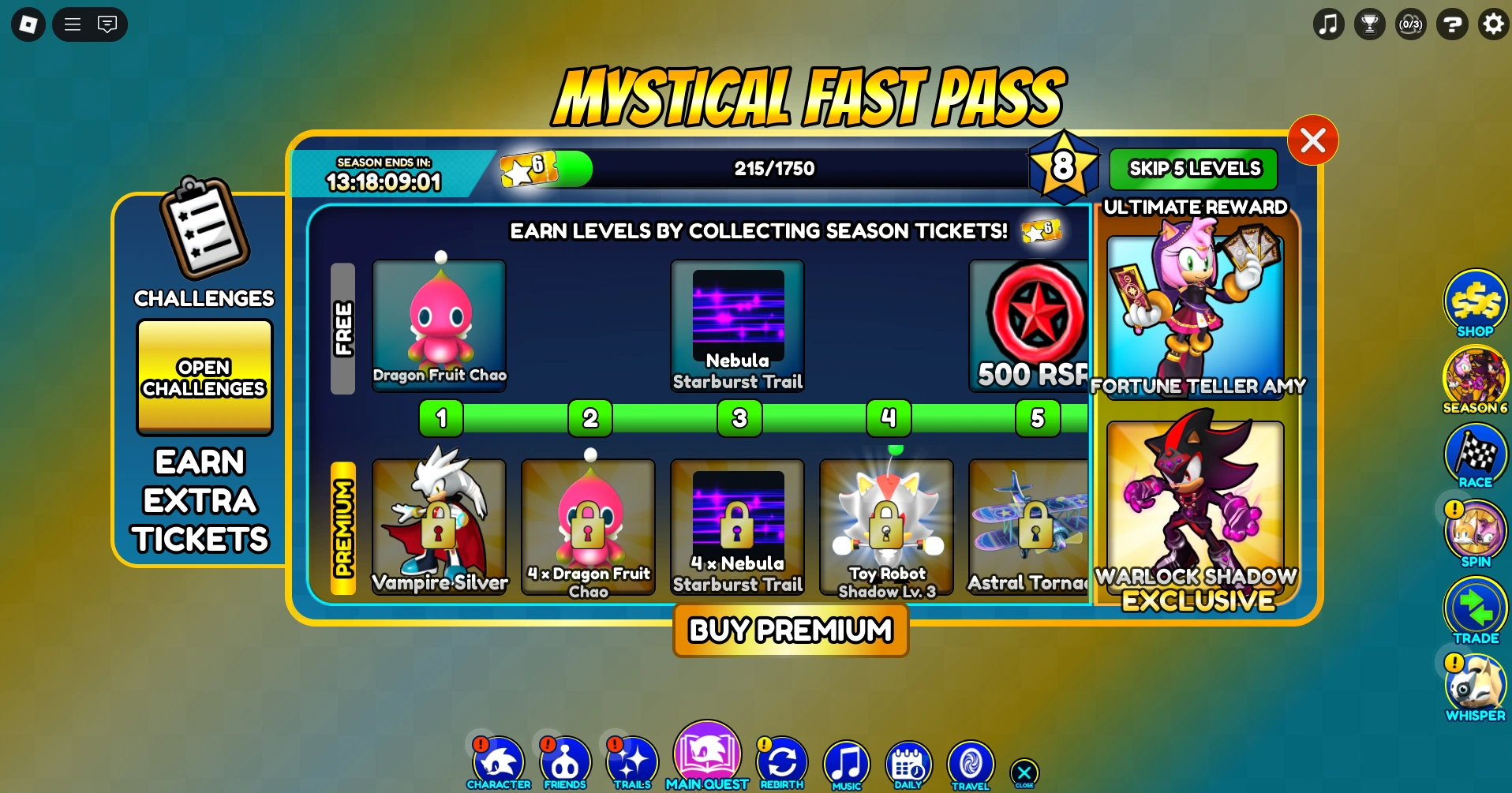Click SKIP 5 LEVELS
The image size is (1512, 793).
(x=1193, y=168)
